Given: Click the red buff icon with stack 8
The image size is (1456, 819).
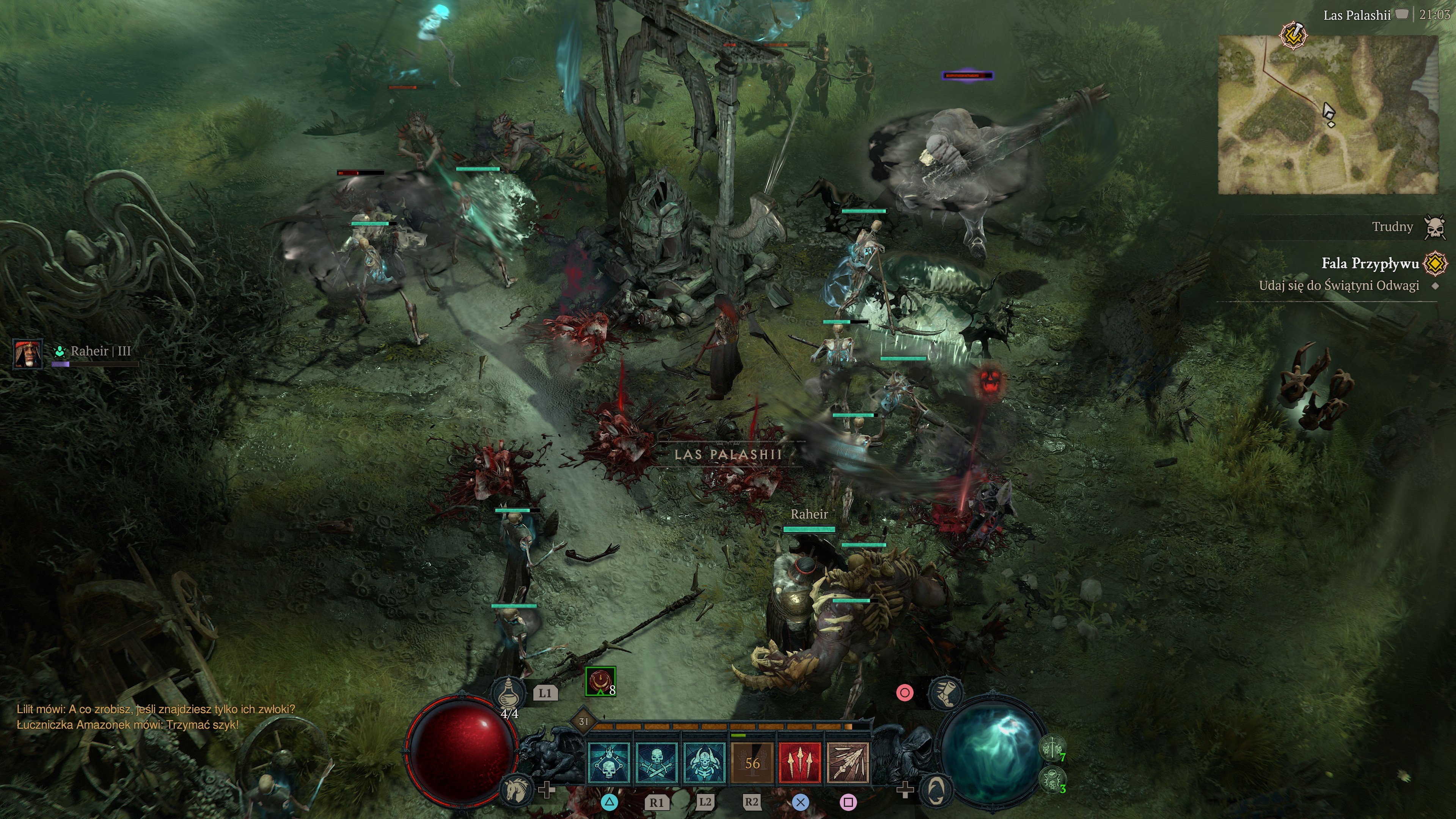Looking at the screenshot, I should pyautogui.click(x=600, y=682).
